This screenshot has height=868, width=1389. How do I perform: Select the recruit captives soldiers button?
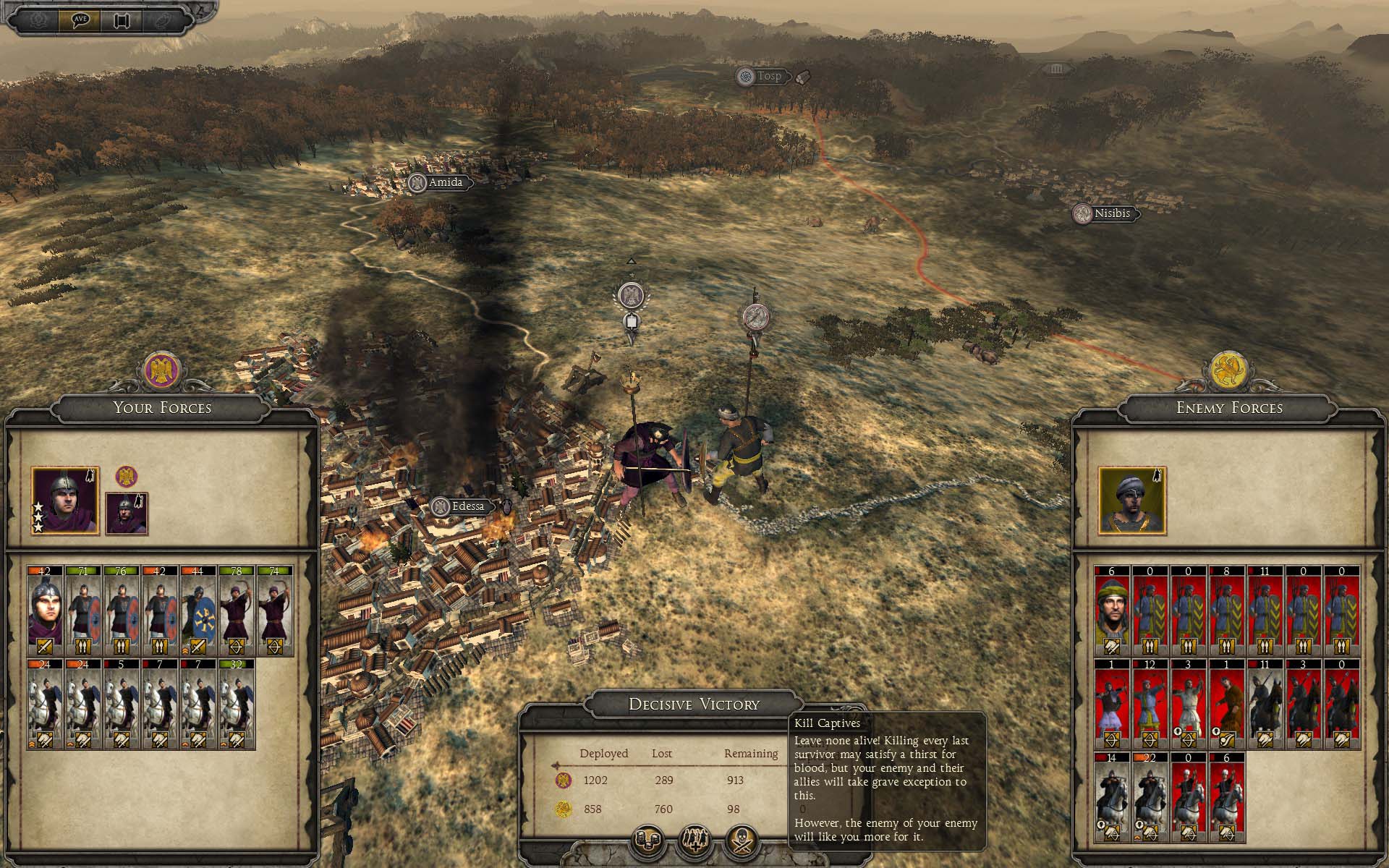pyautogui.click(x=694, y=840)
